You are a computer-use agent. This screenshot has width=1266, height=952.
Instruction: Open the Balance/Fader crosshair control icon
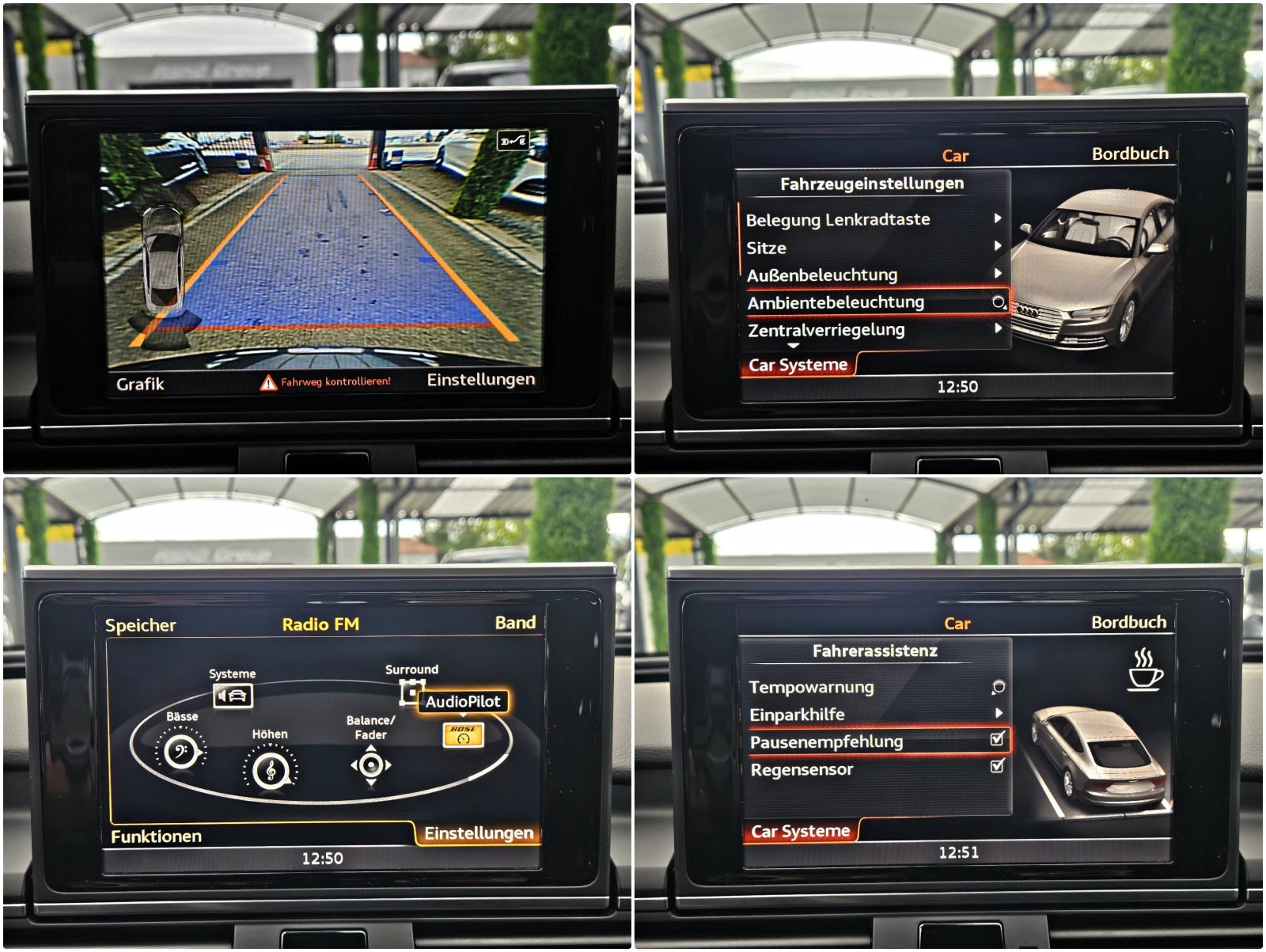370,766
